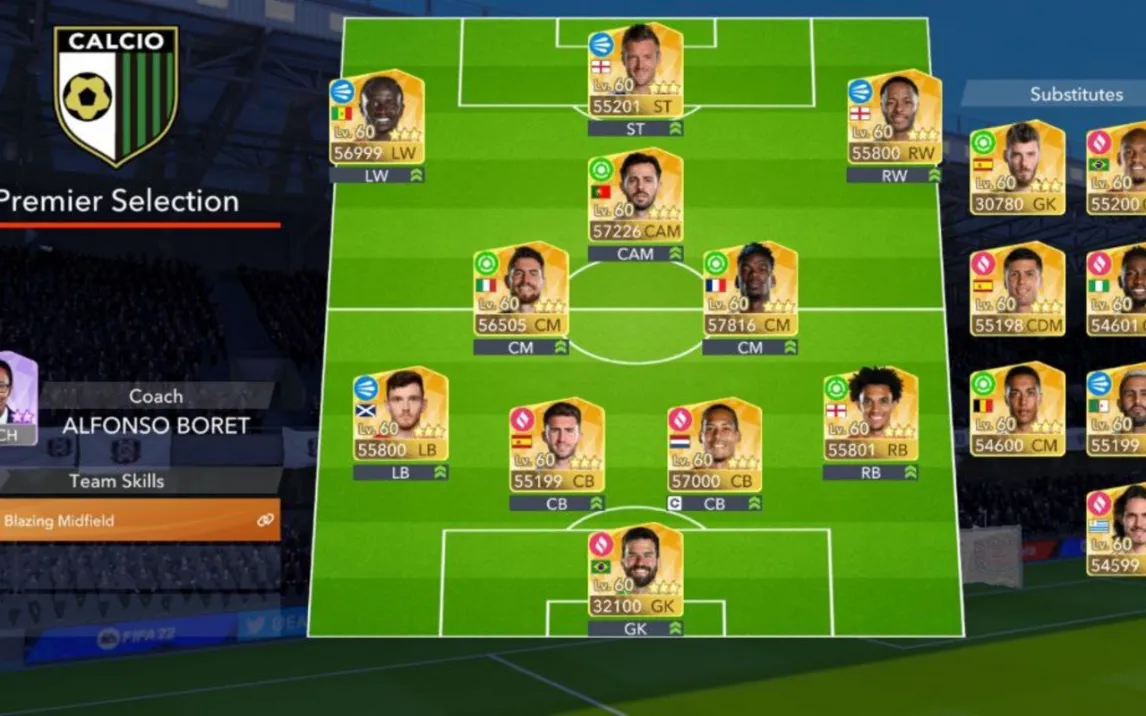1146x716 pixels.
Task: Pick the substitute goalkeeper rated 30780
Action: (x=1017, y=168)
